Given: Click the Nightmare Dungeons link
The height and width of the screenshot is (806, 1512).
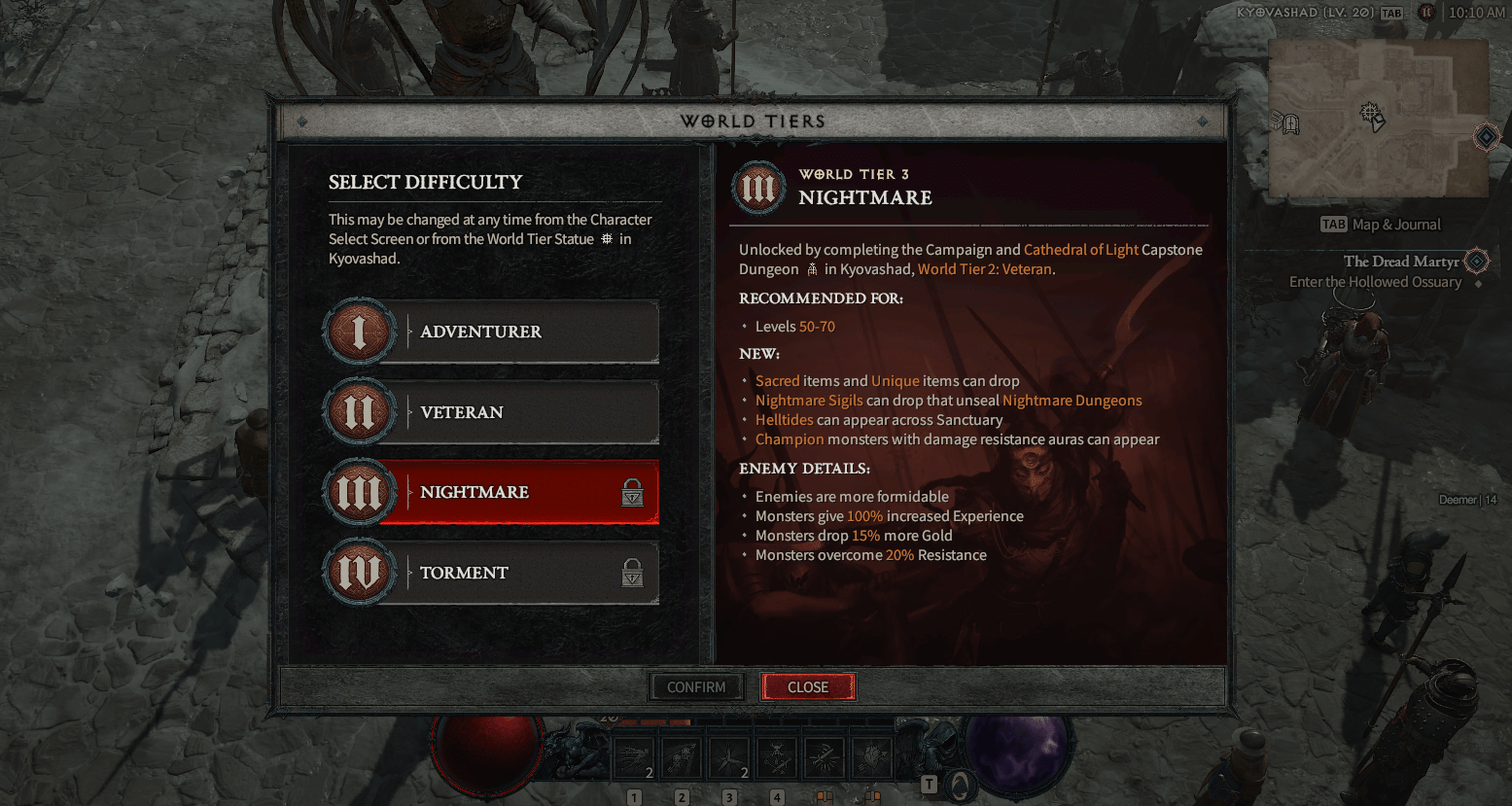Looking at the screenshot, I should [x=1072, y=400].
